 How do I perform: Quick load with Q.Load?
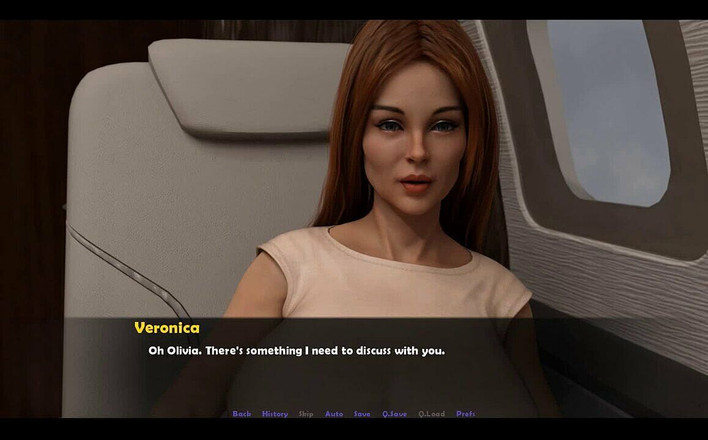click(x=432, y=414)
